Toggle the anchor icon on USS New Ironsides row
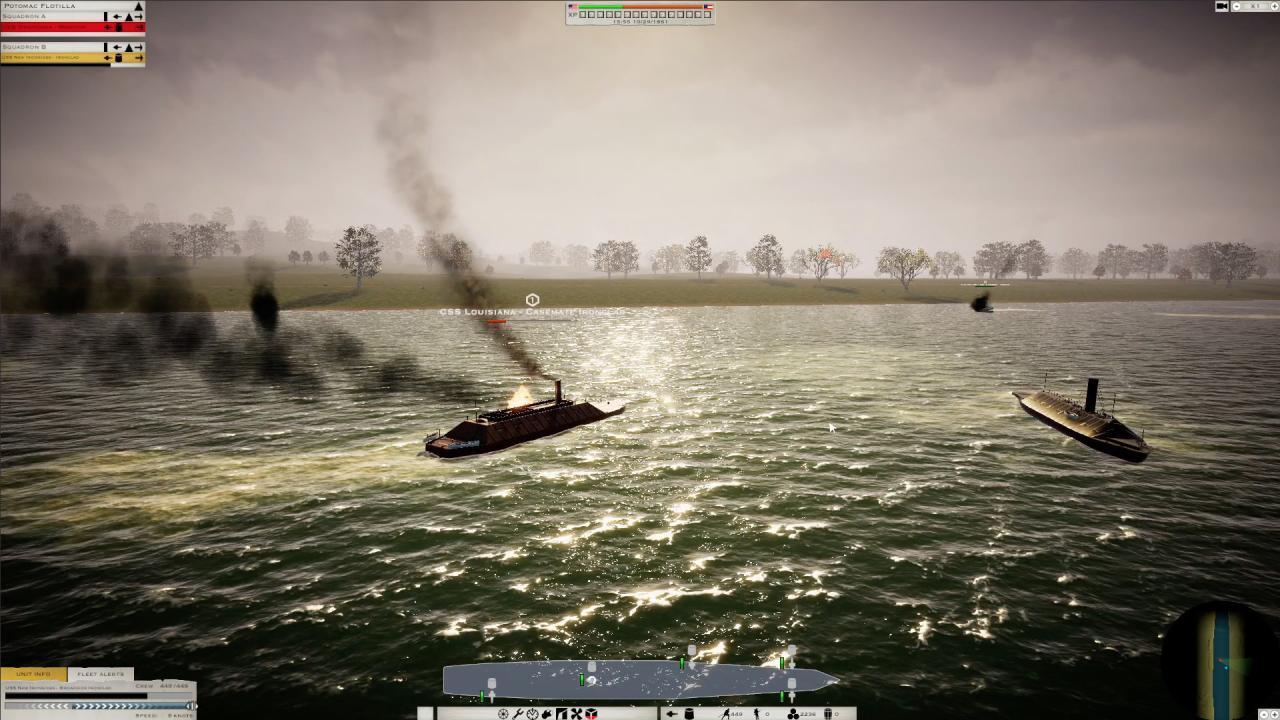Screen dimensions: 1280x720 click(118, 58)
